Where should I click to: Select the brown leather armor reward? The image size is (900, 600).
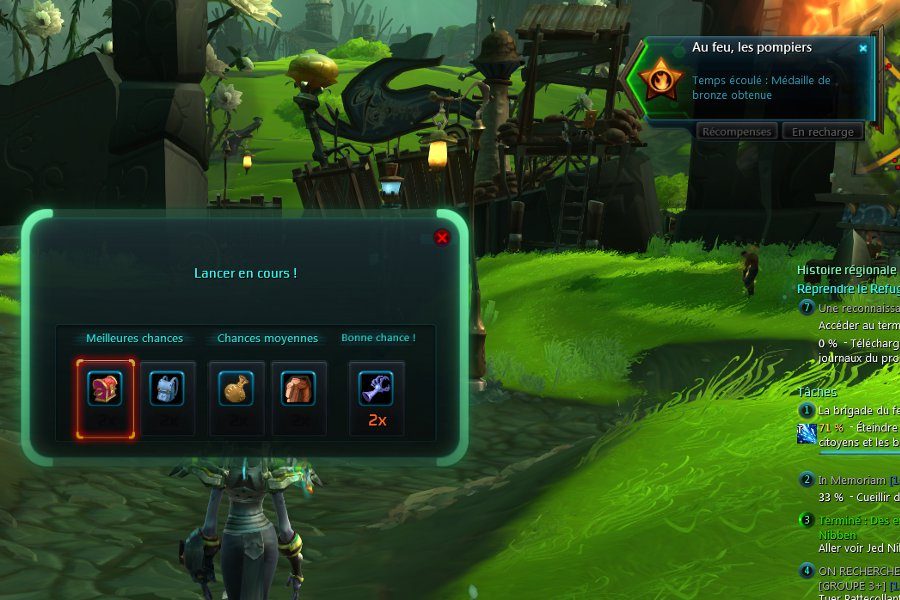click(x=298, y=388)
